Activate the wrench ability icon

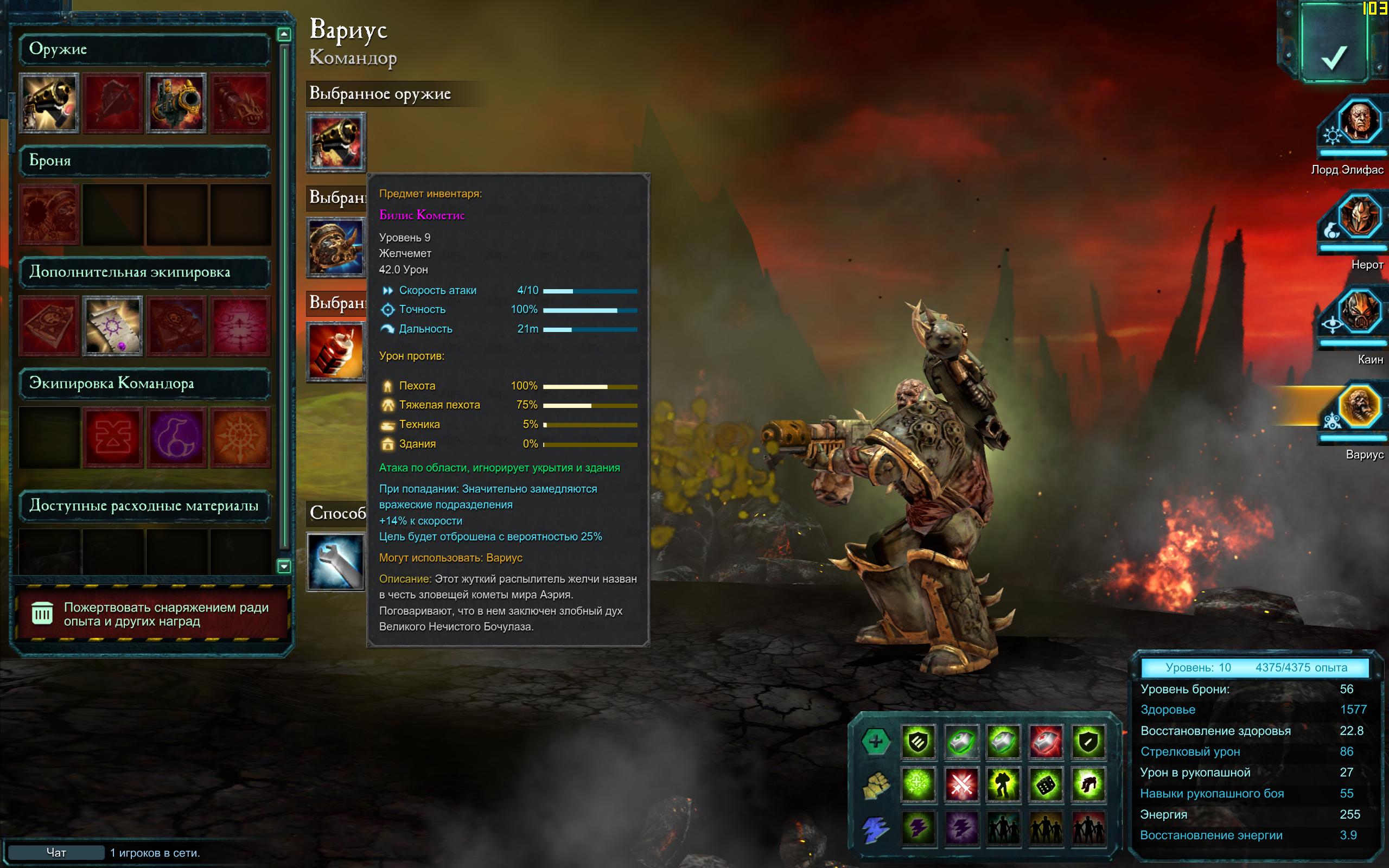tap(336, 562)
